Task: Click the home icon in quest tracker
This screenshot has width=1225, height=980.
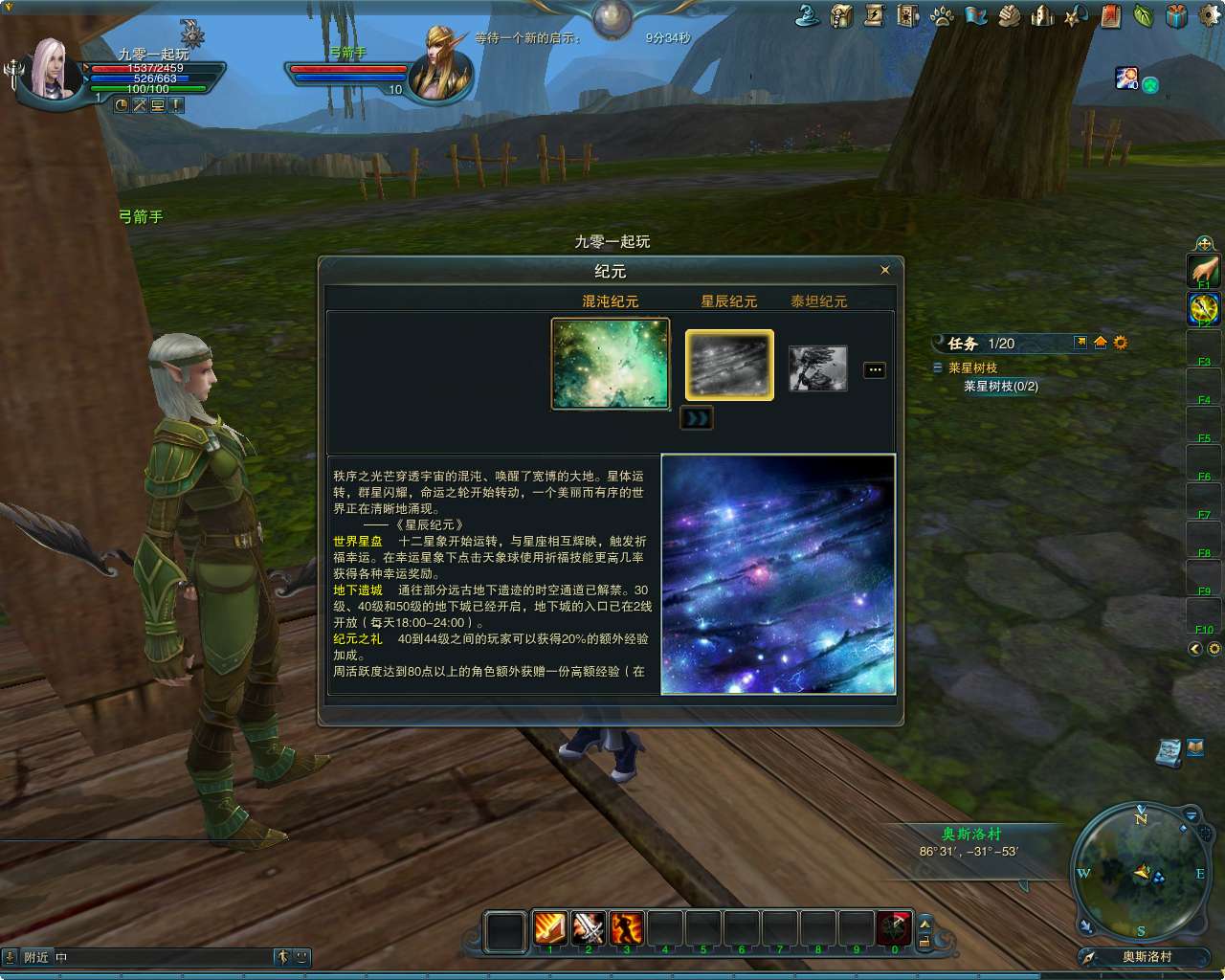Action: (1099, 343)
